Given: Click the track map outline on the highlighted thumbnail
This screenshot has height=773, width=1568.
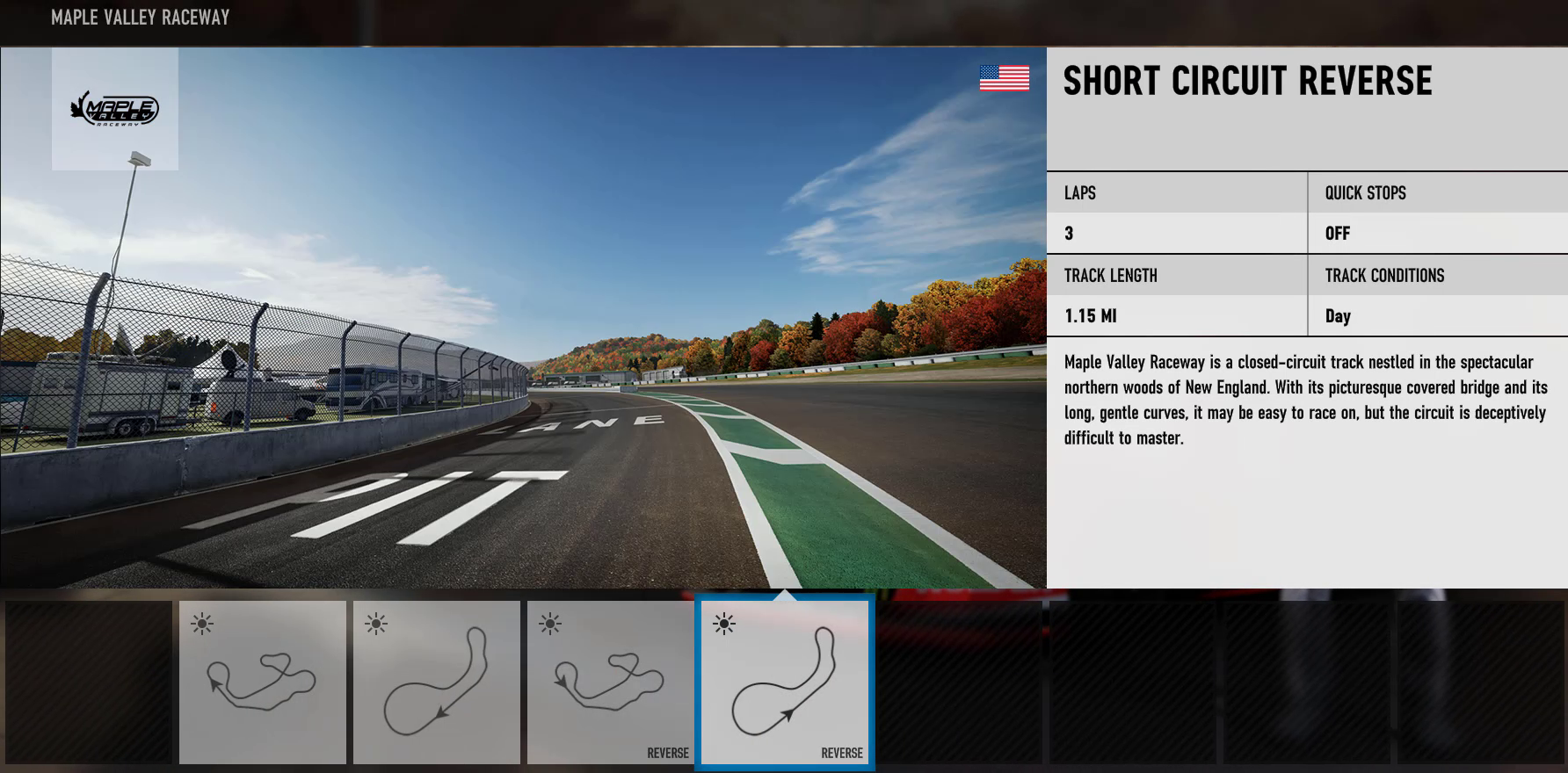Looking at the screenshot, I should pyautogui.click(x=785, y=681).
